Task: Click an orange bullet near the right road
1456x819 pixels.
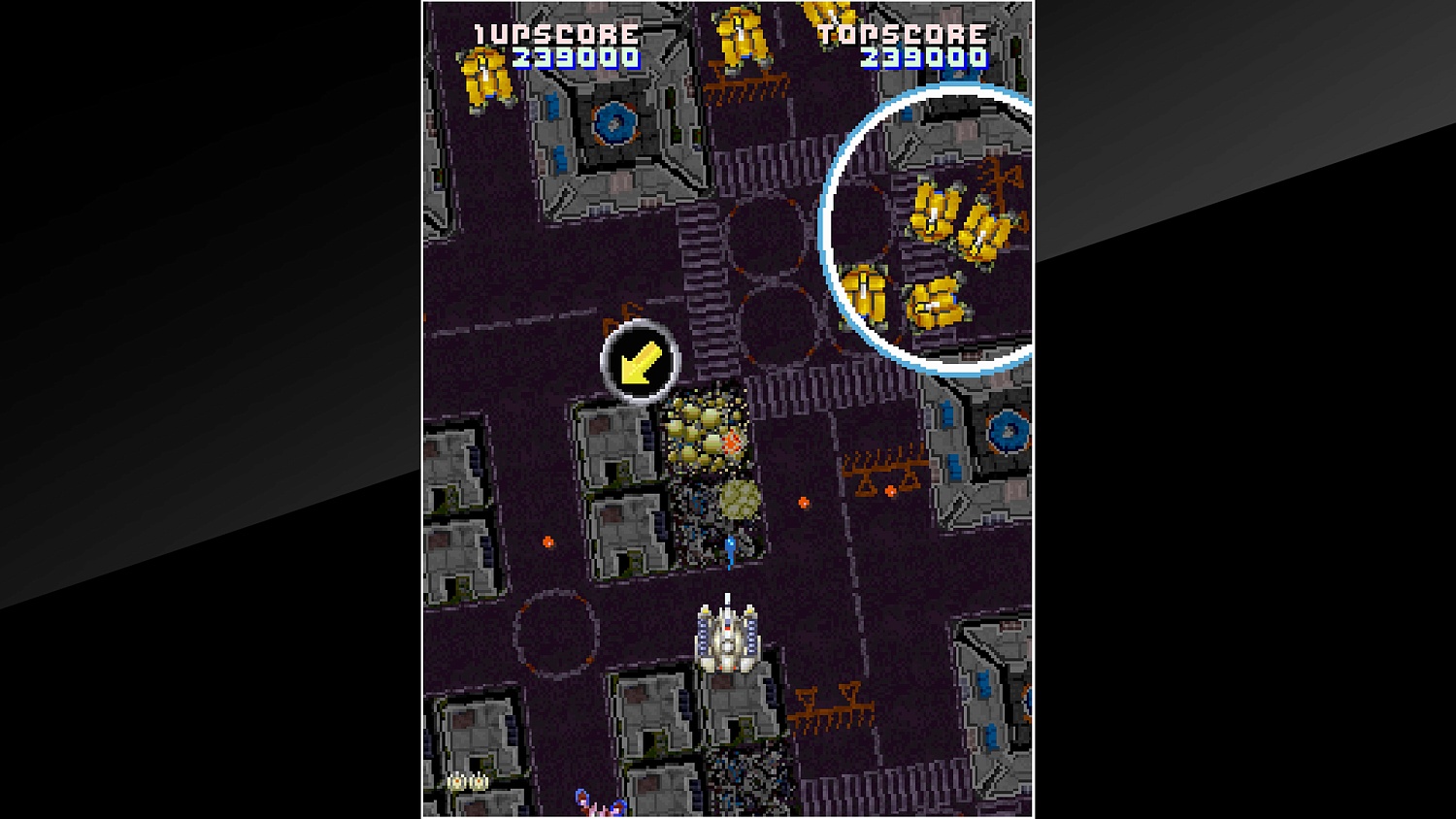Action: coord(804,503)
